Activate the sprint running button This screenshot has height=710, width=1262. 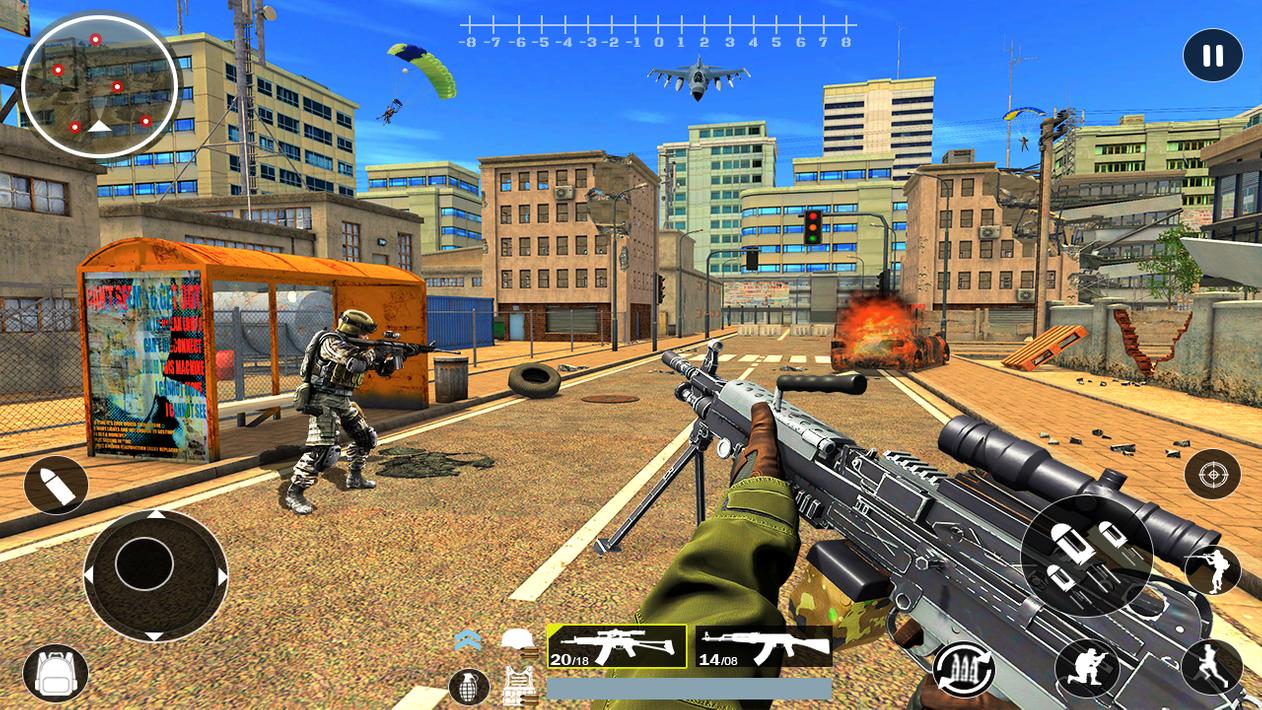(x=1211, y=667)
